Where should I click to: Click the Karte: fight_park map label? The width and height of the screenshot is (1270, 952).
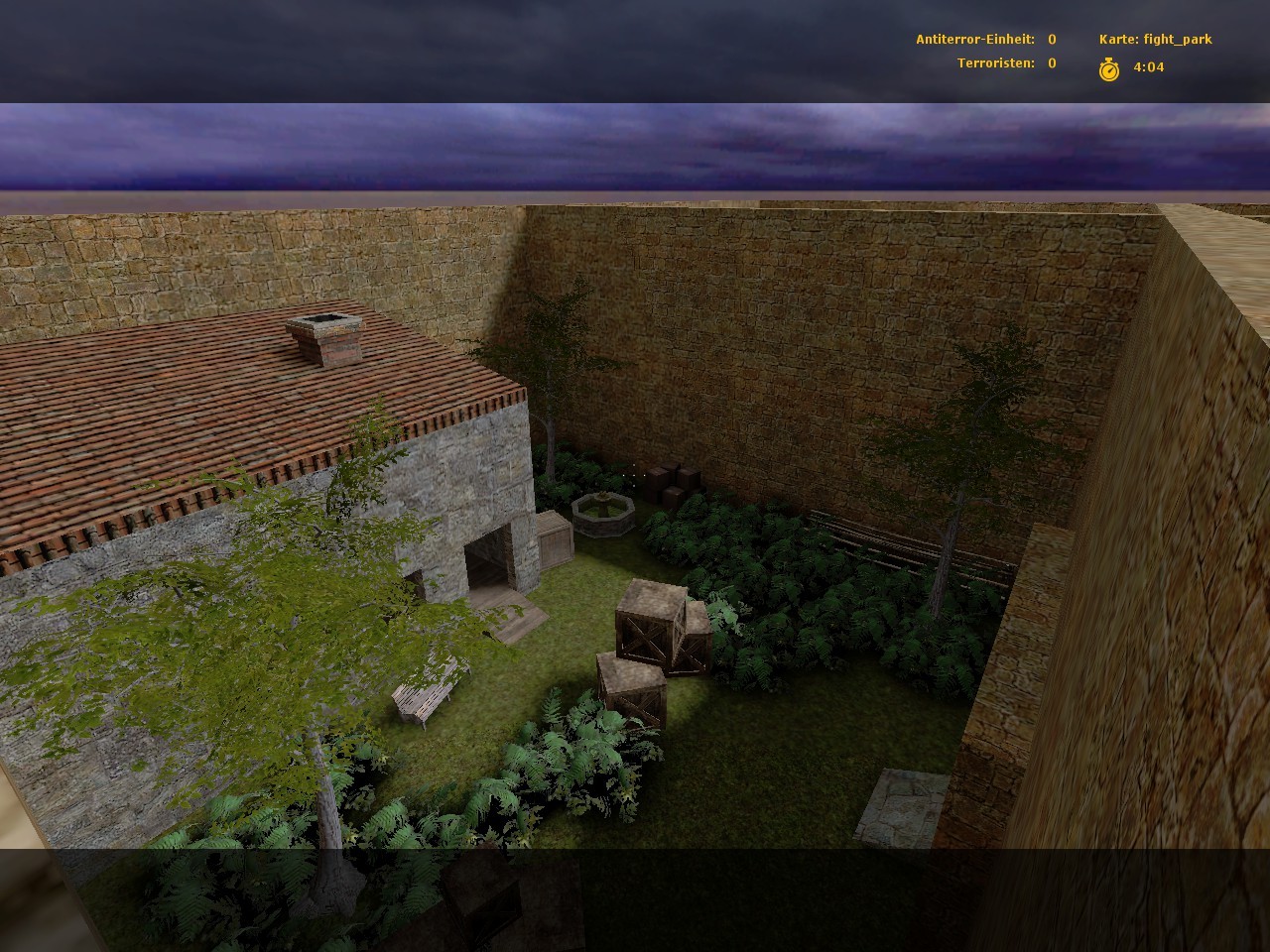1155,40
